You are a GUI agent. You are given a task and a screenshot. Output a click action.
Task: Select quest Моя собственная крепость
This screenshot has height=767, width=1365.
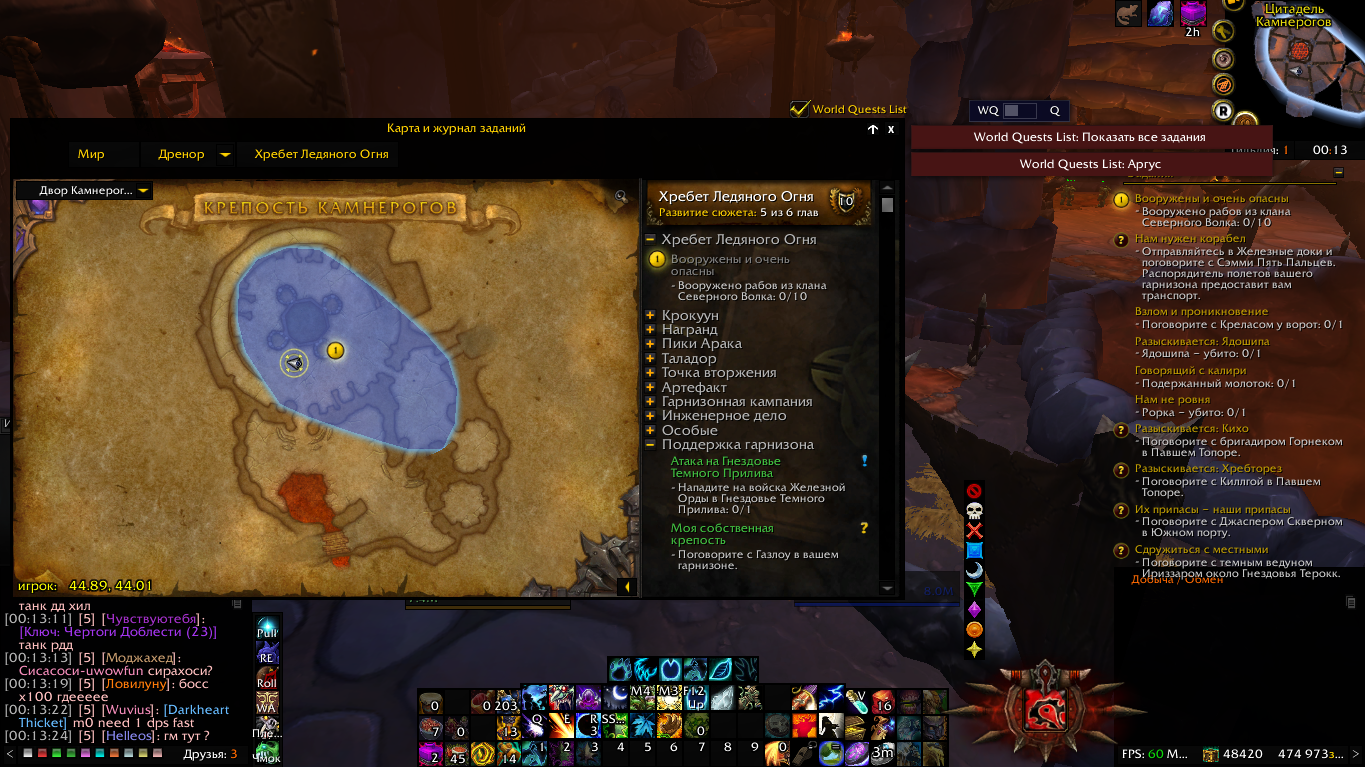tap(722, 534)
